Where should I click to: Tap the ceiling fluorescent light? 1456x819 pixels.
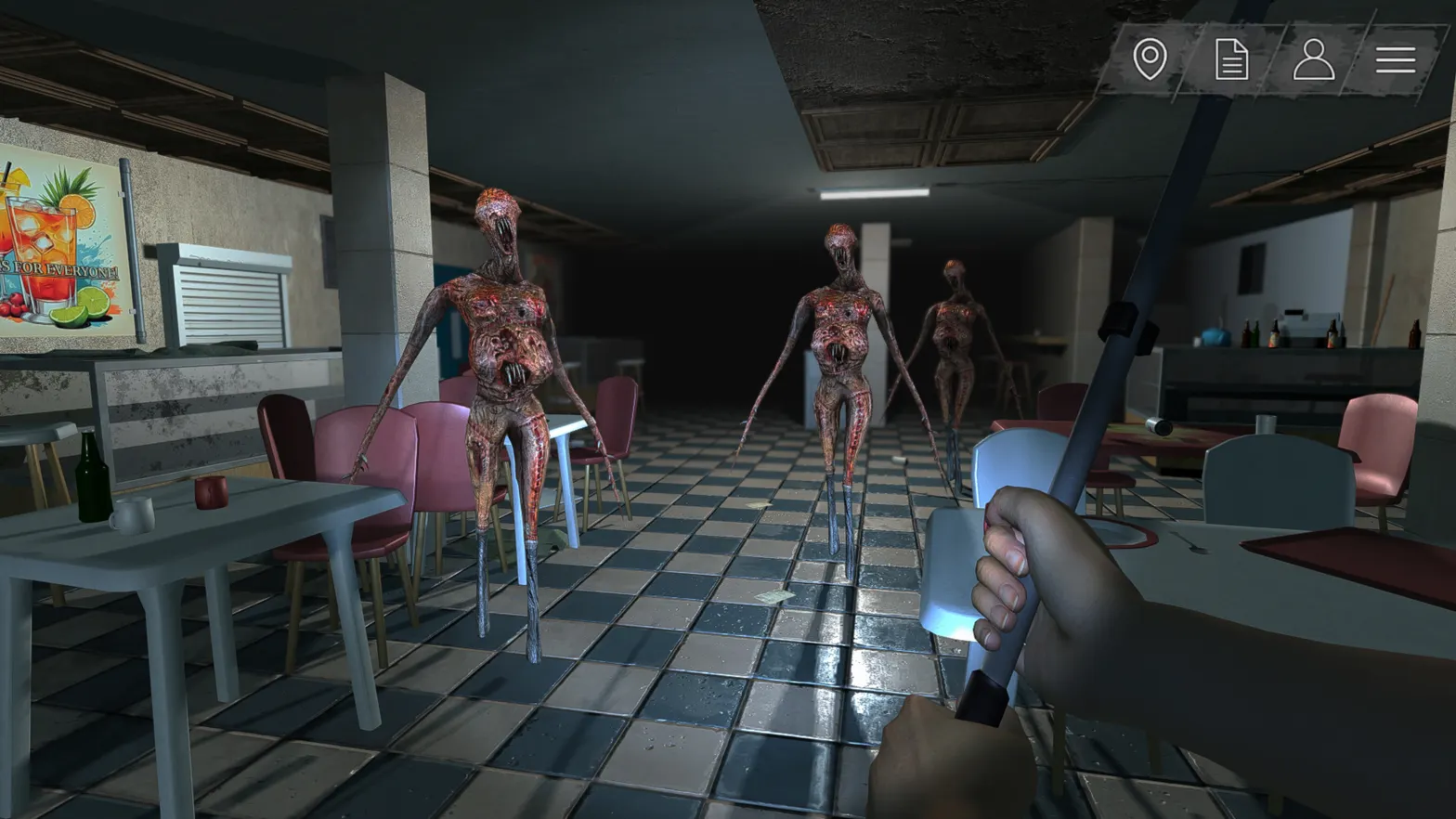pos(871,195)
